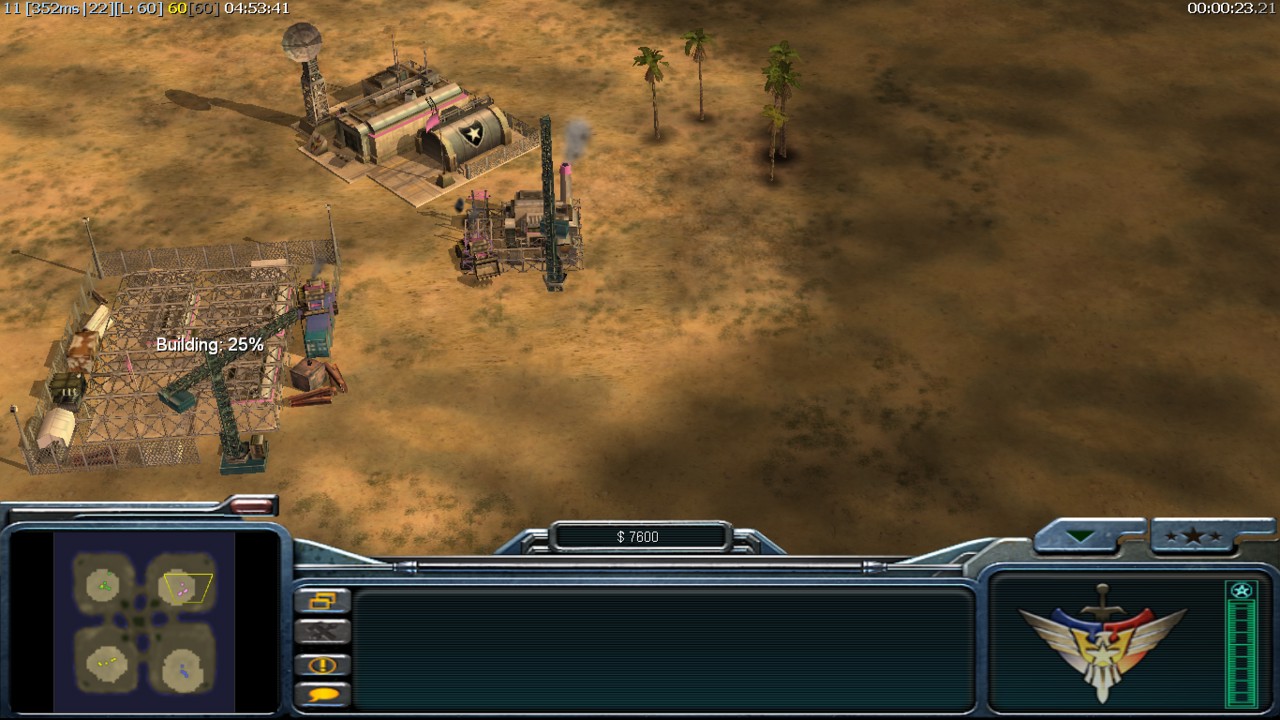Click the red pill button above the minimap
This screenshot has width=1280, height=720.
point(251,507)
